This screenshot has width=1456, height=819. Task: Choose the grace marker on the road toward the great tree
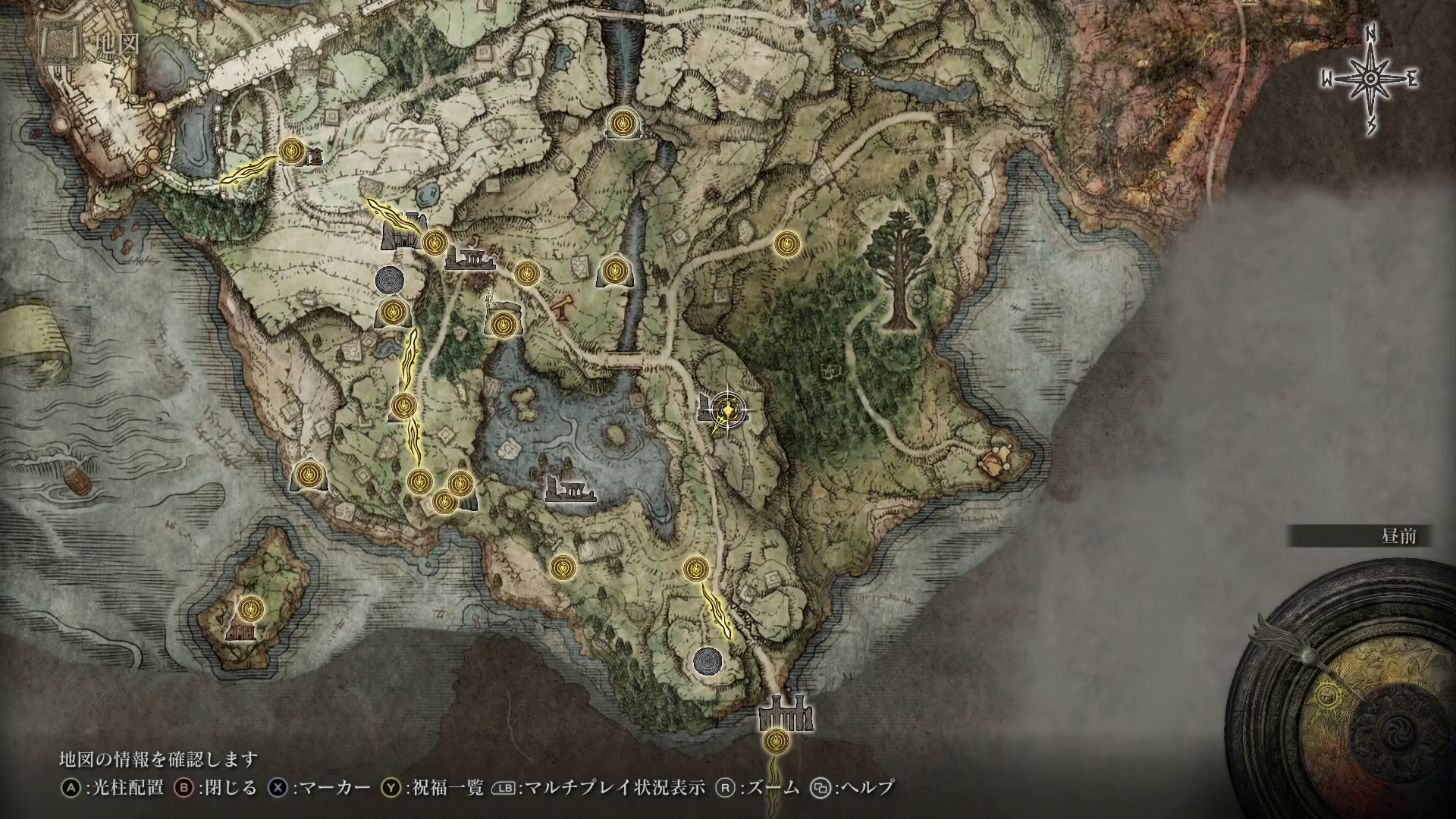tap(787, 243)
